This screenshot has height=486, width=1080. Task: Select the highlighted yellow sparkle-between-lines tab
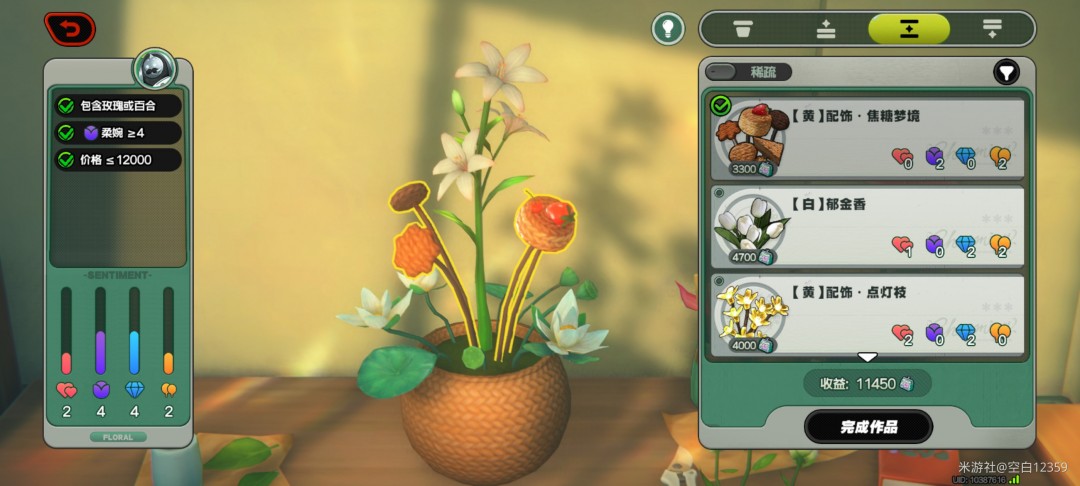(908, 29)
